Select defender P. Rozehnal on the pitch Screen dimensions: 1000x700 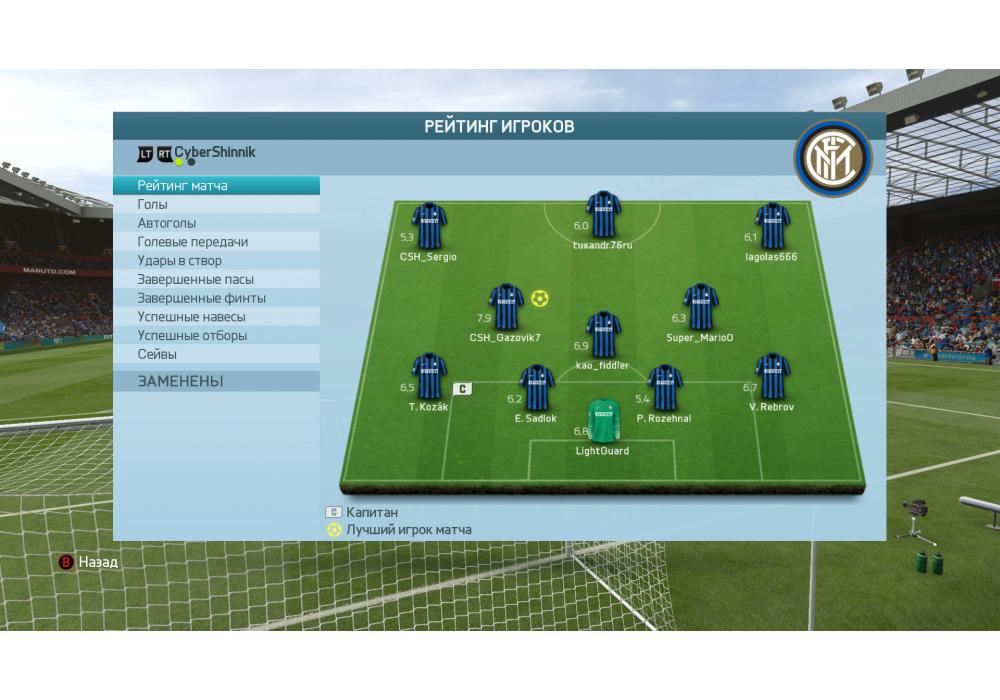[x=664, y=389]
